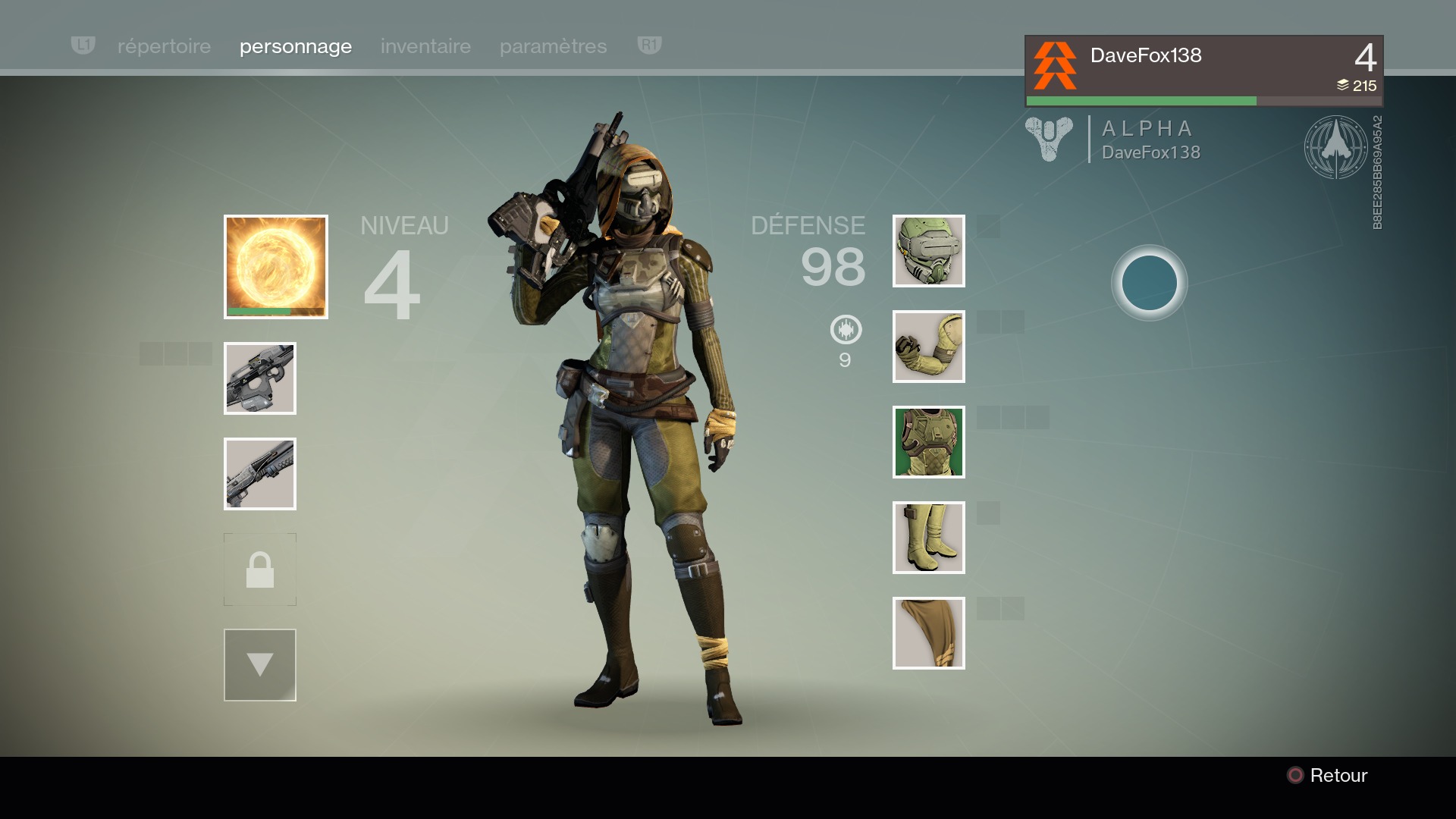Choose the boots armor slot
Image resolution: width=1456 pixels, height=819 pixels.
(929, 538)
